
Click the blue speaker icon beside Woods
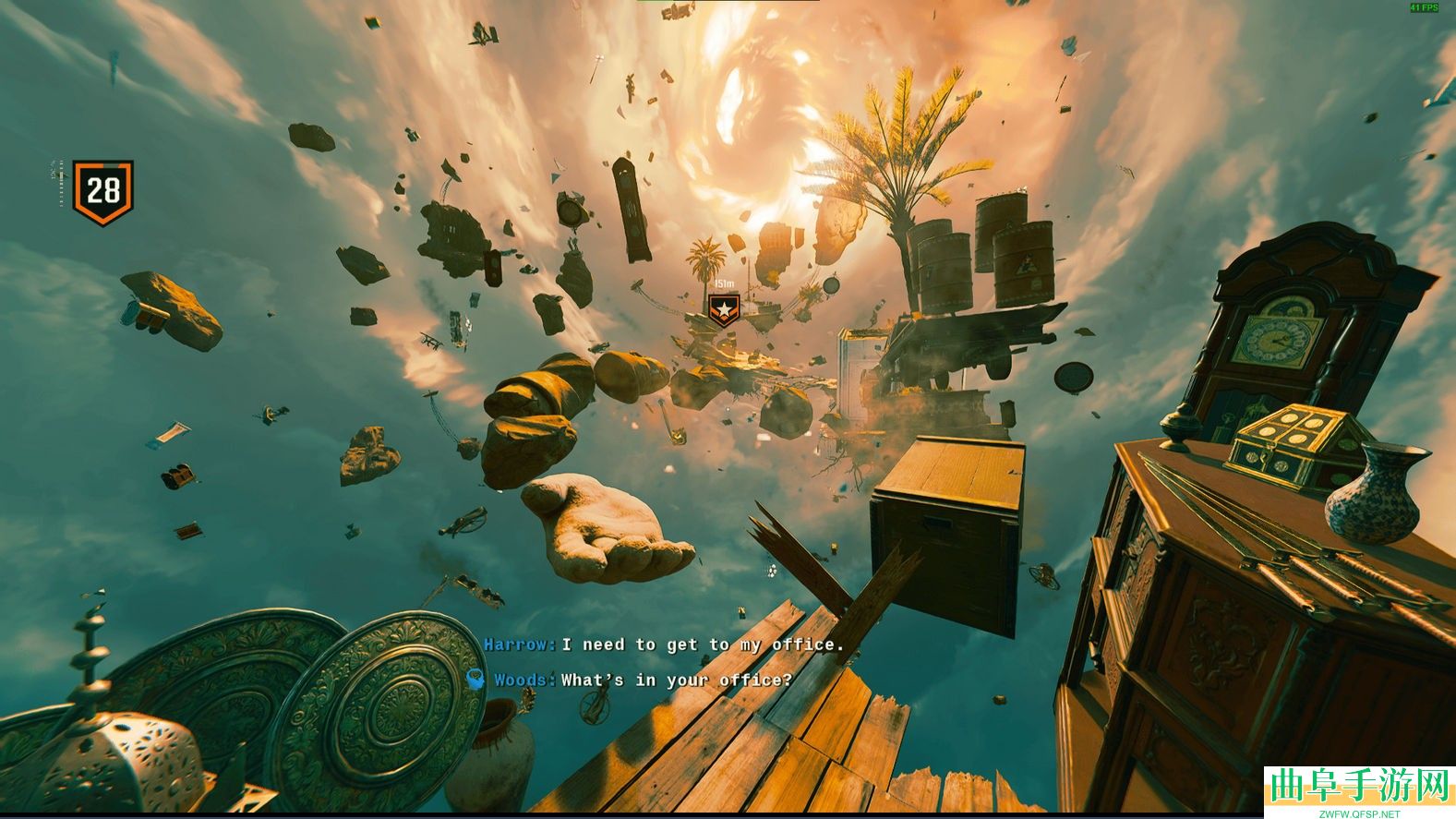click(475, 680)
